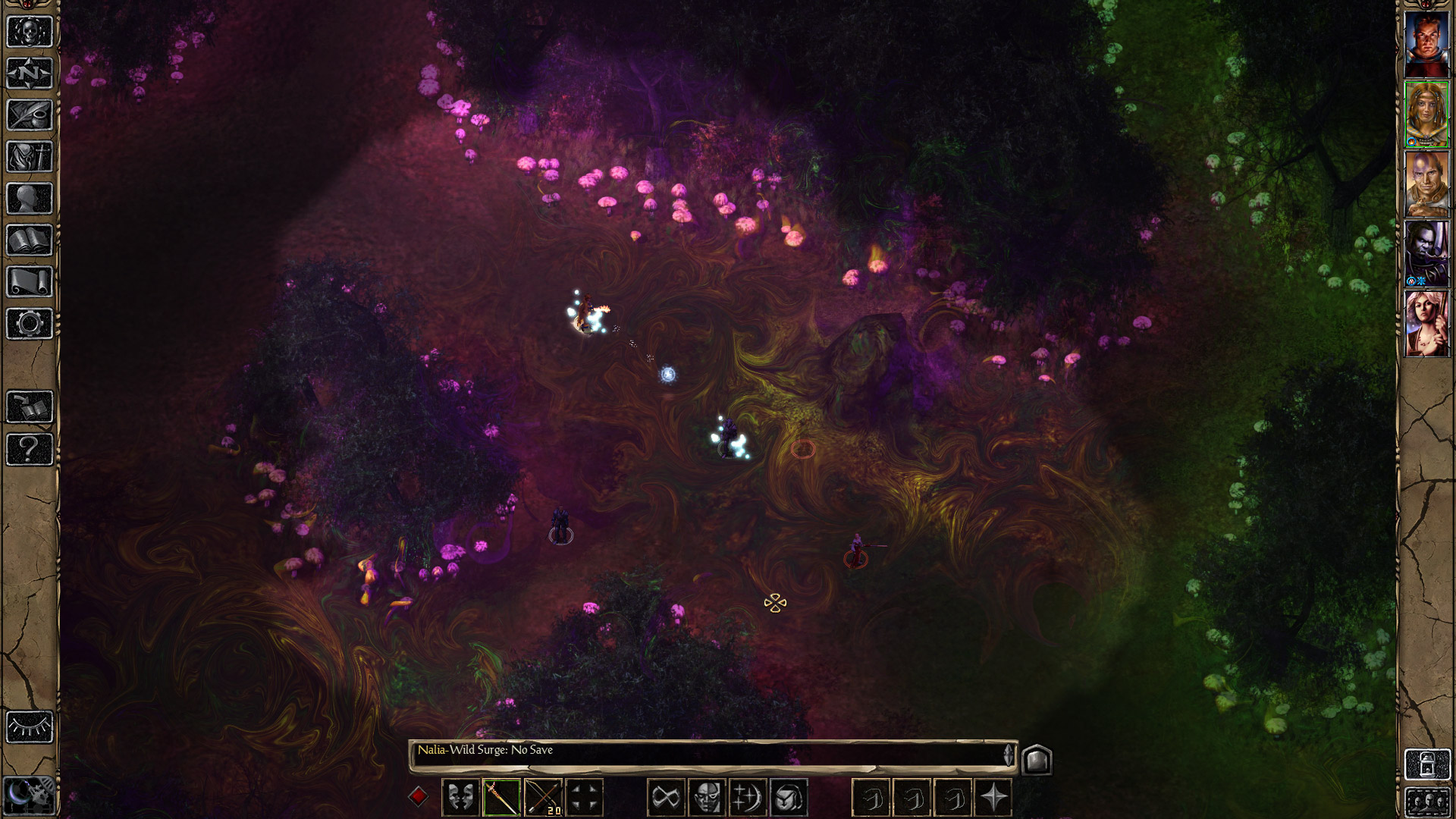
Task: Open game options with the gear icon
Action: 30,324
